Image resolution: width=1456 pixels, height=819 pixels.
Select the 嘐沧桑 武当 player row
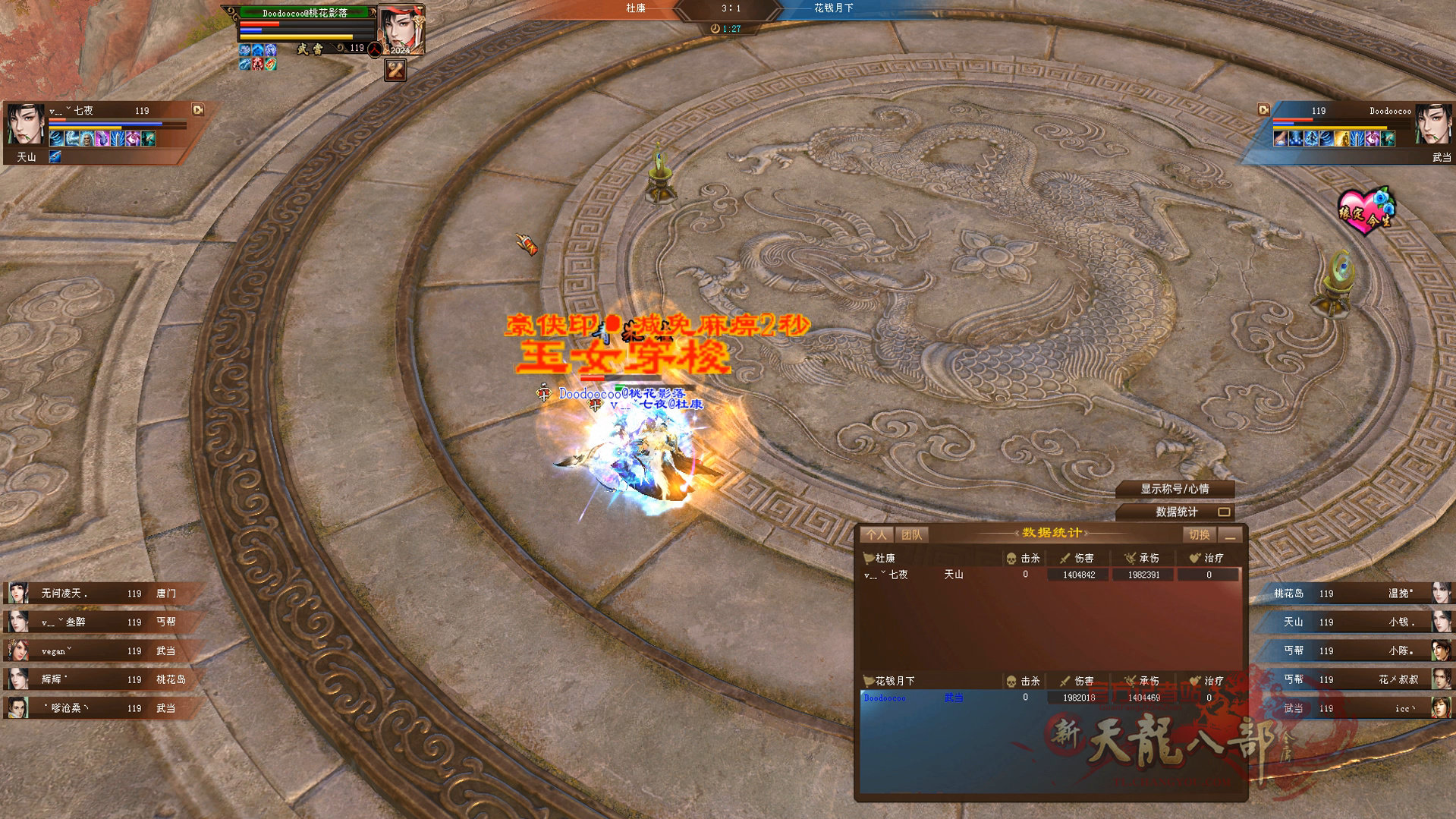pos(102,708)
